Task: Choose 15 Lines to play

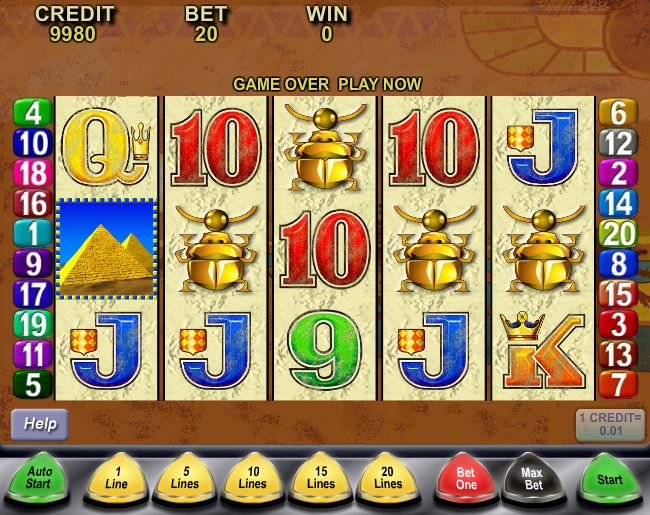Action: pyautogui.click(x=320, y=479)
